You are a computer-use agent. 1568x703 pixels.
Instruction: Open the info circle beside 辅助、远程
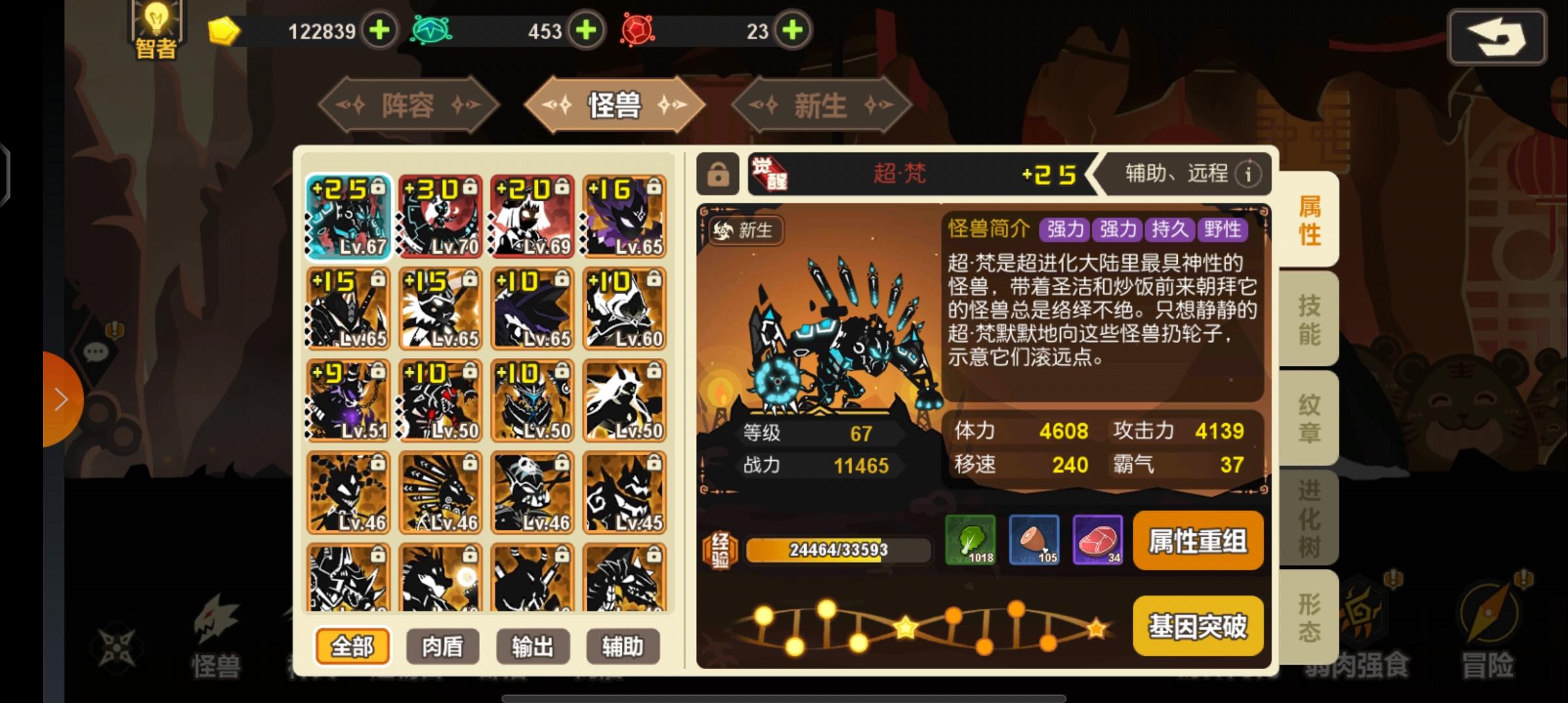pos(1249,174)
